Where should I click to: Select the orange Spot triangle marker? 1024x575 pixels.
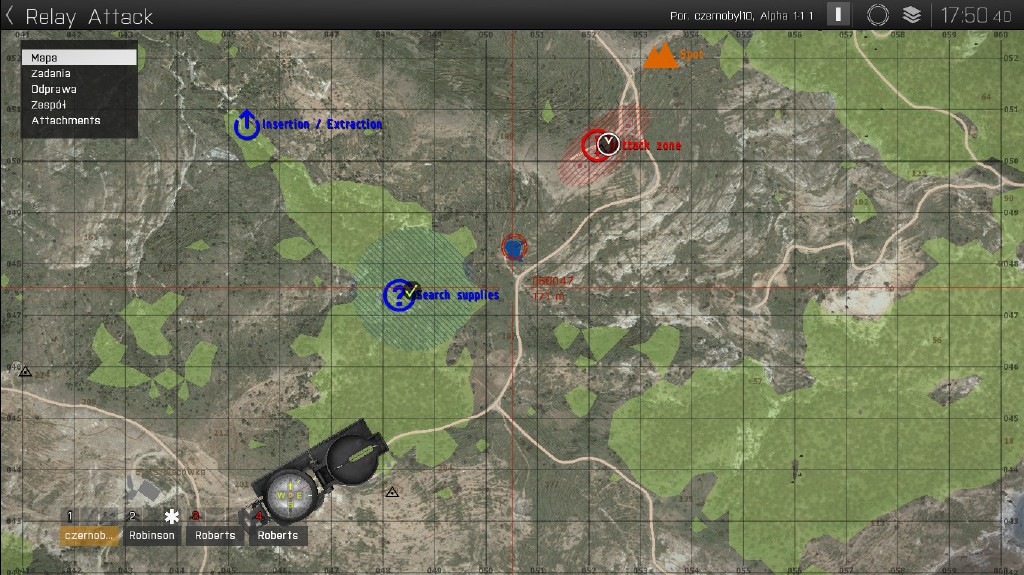coord(660,56)
